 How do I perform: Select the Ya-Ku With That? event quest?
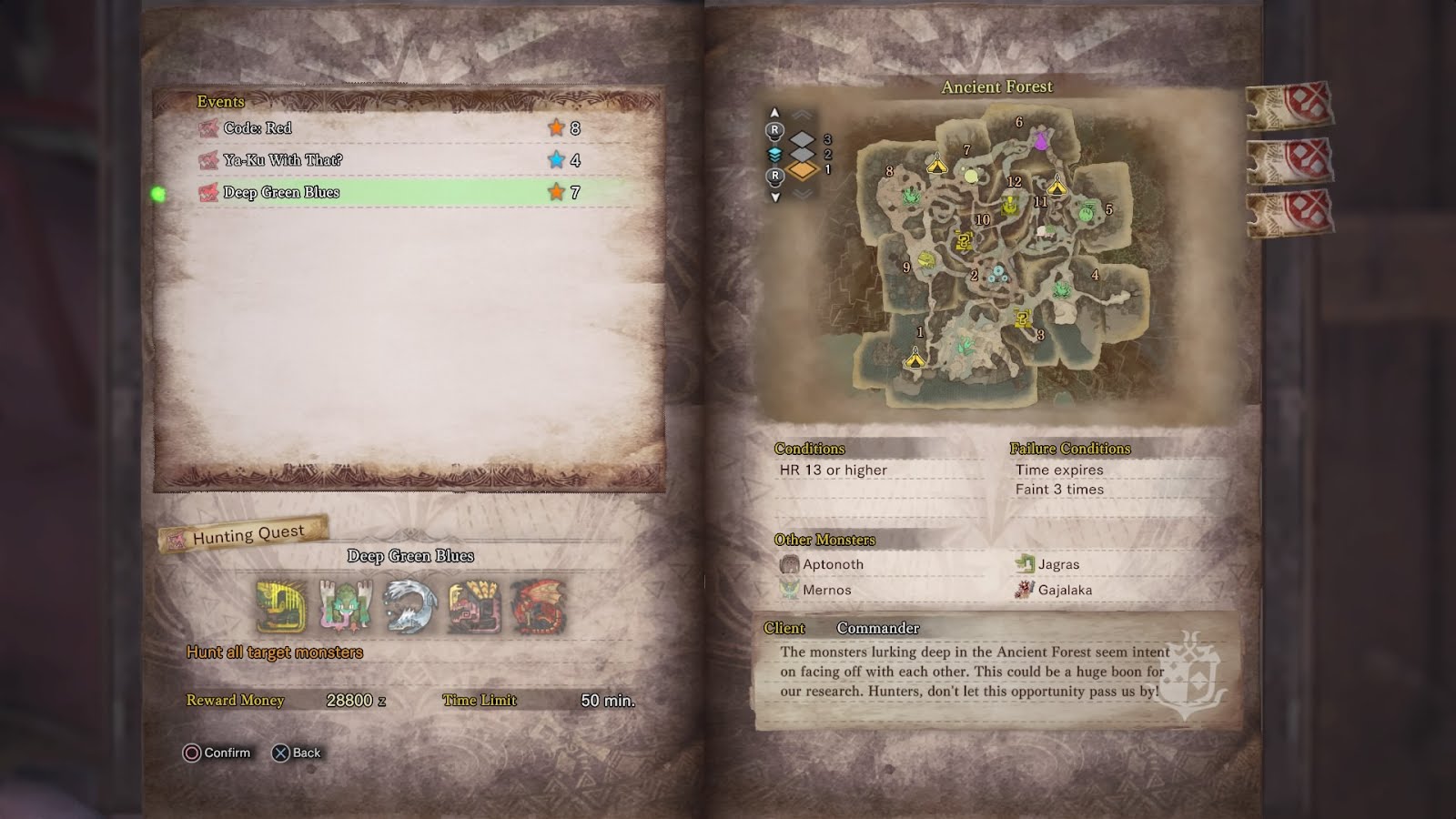click(364, 160)
